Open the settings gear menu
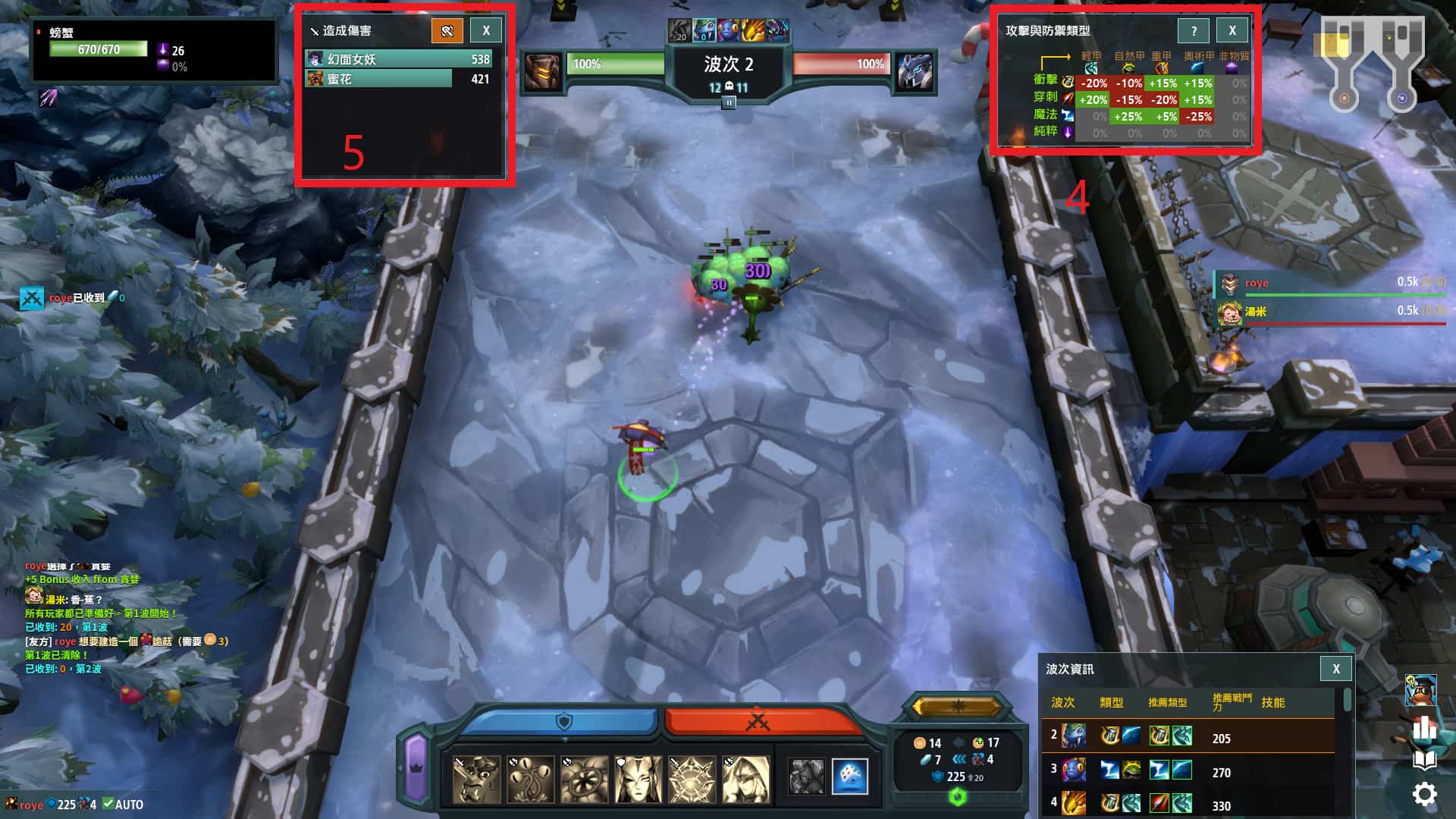1456x819 pixels. [1424, 794]
